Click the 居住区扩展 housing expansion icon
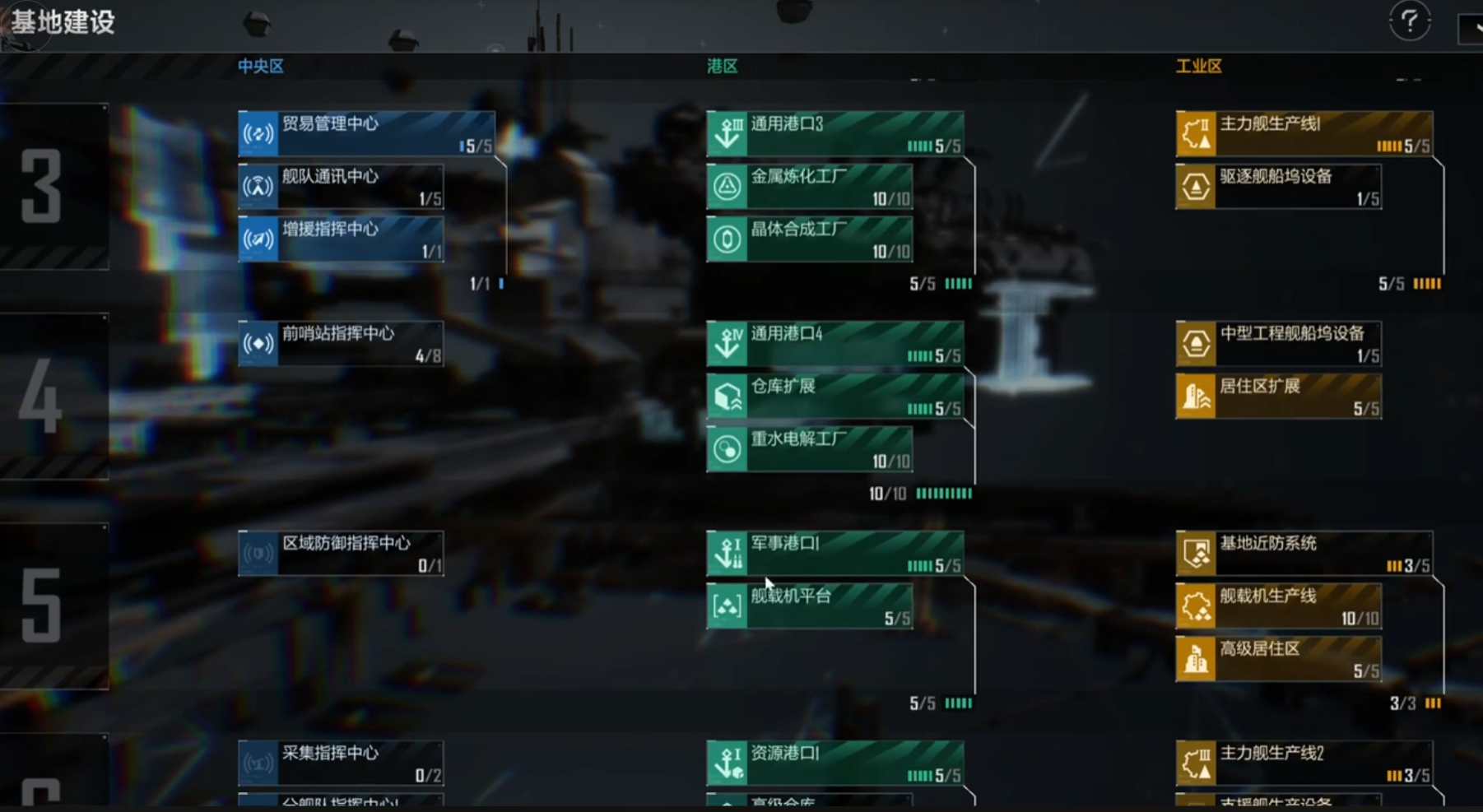 pos(1195,396)
